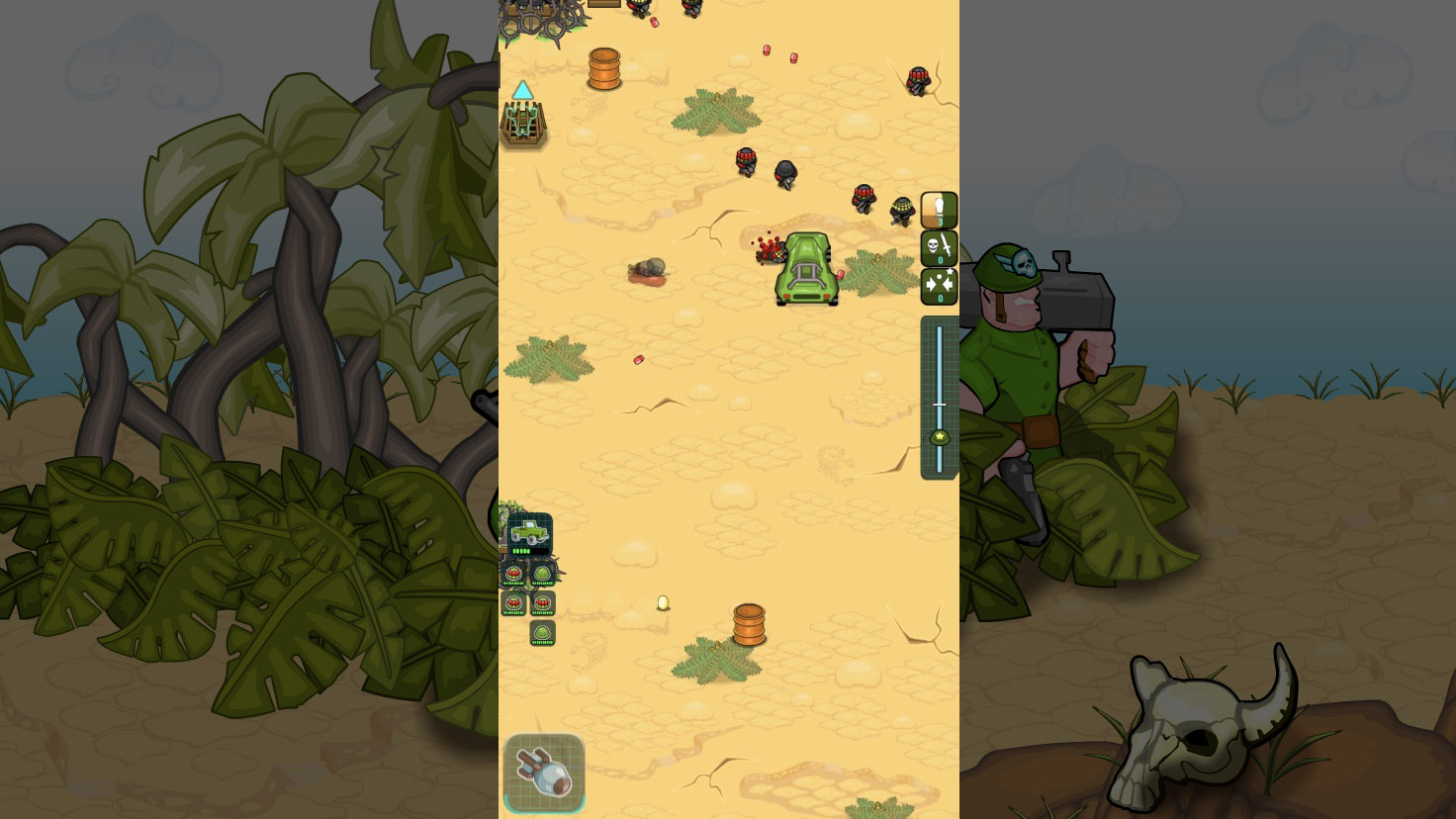The height and width of the screenshot is (819, 1456).
Task: Collect the white egg pickup on the sand
Action: pos(662,602)
